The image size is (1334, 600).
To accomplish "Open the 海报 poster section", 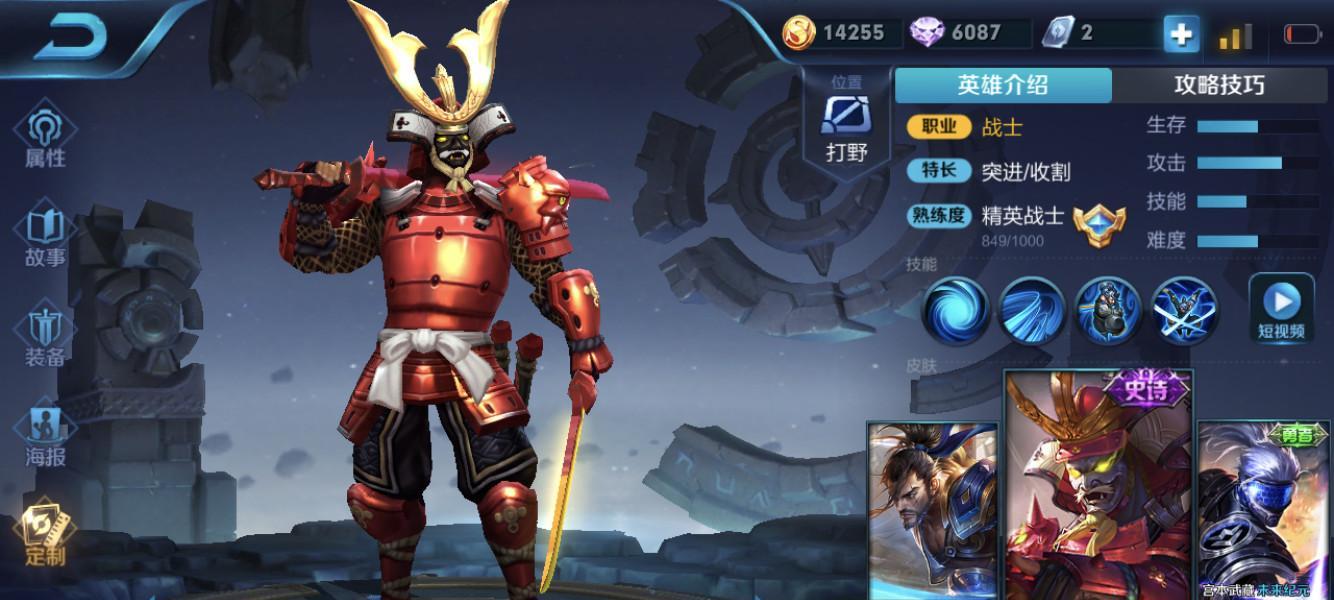I will (x=45, y=435).
